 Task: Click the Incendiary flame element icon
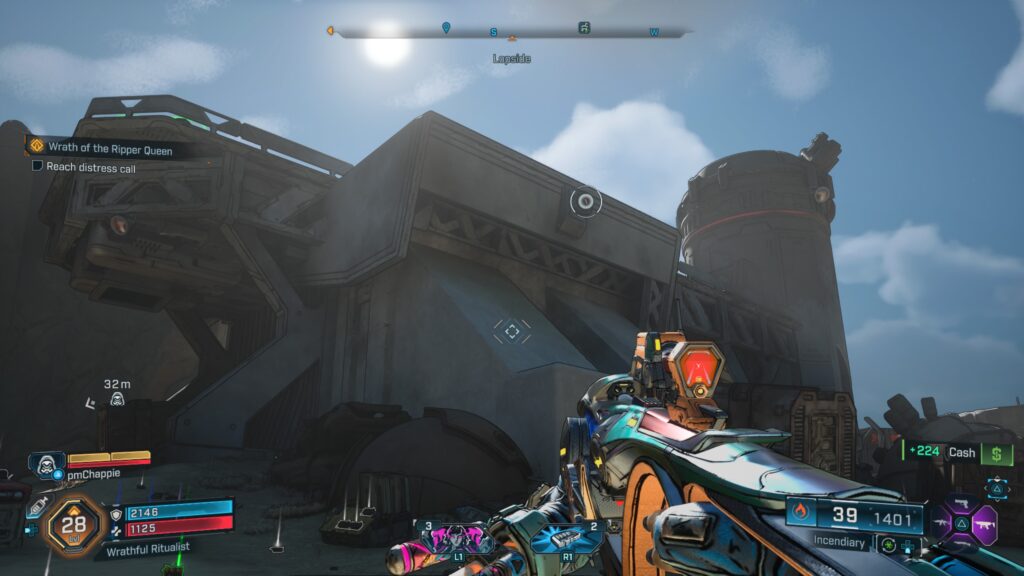800,514
